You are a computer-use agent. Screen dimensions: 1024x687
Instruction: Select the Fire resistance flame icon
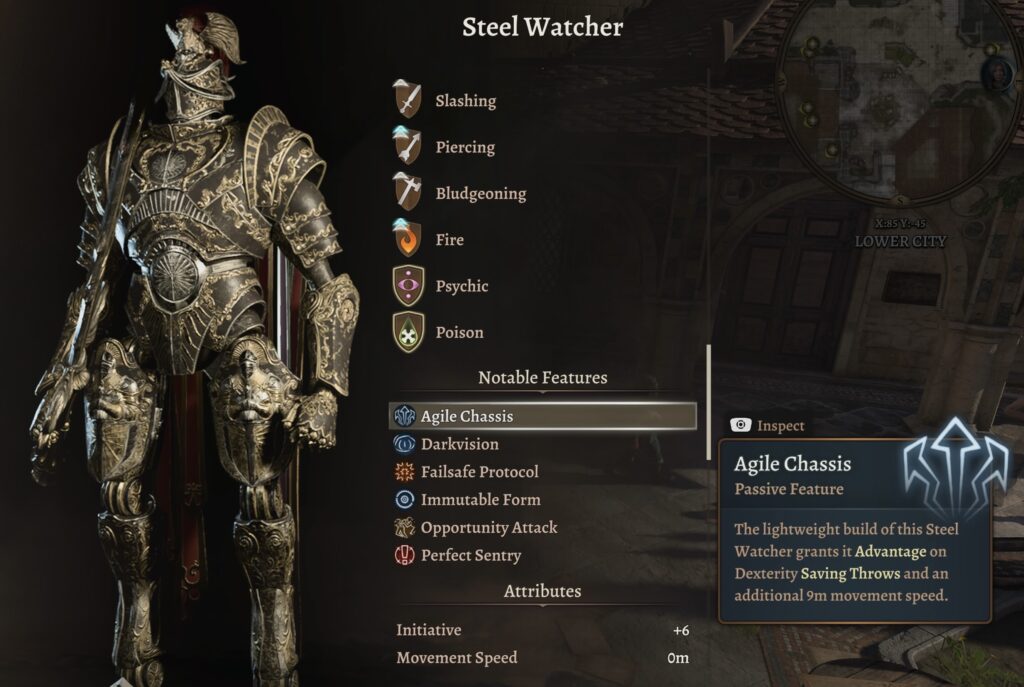coord(407,240)
